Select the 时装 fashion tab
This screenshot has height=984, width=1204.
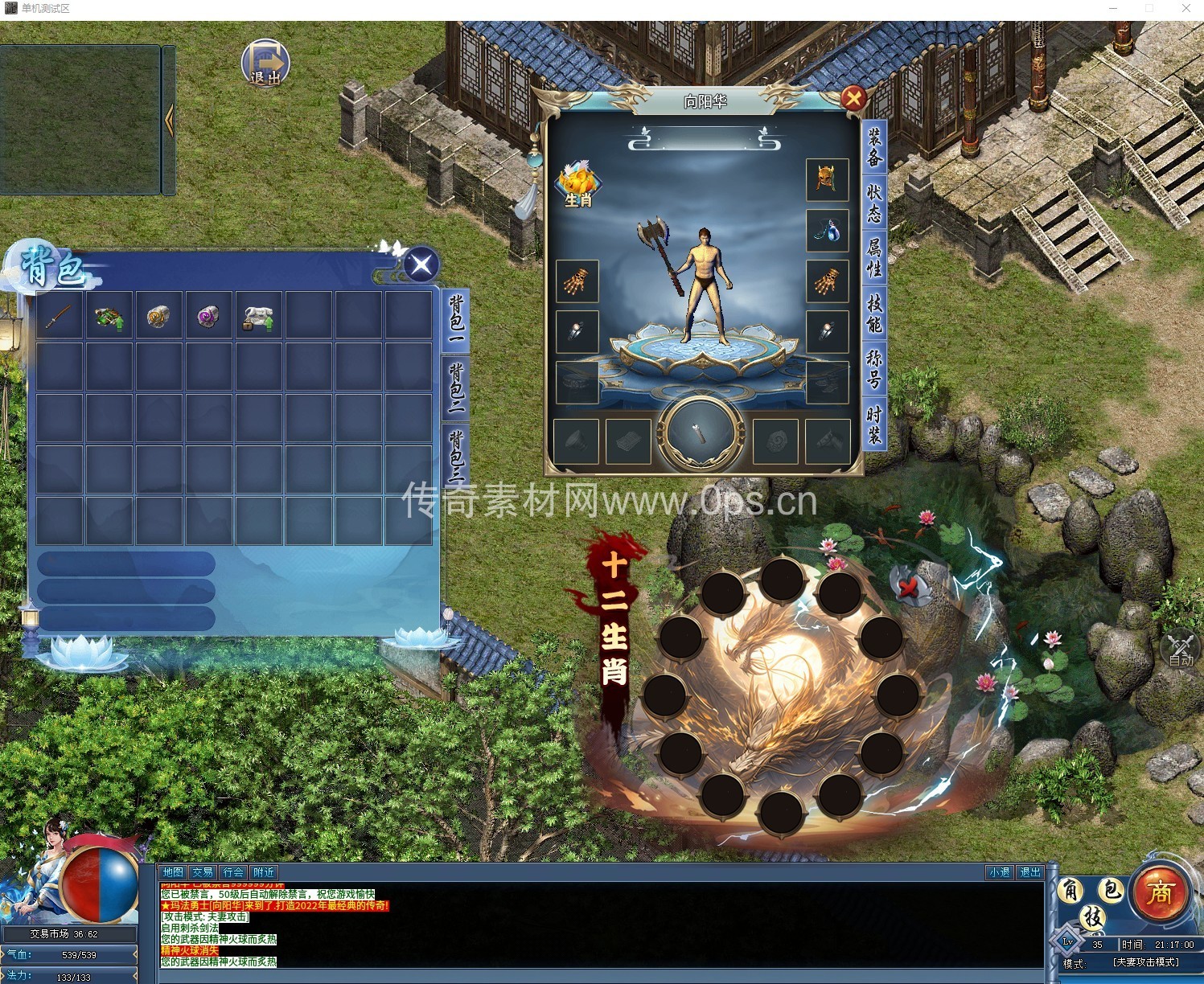pos(873,424)
